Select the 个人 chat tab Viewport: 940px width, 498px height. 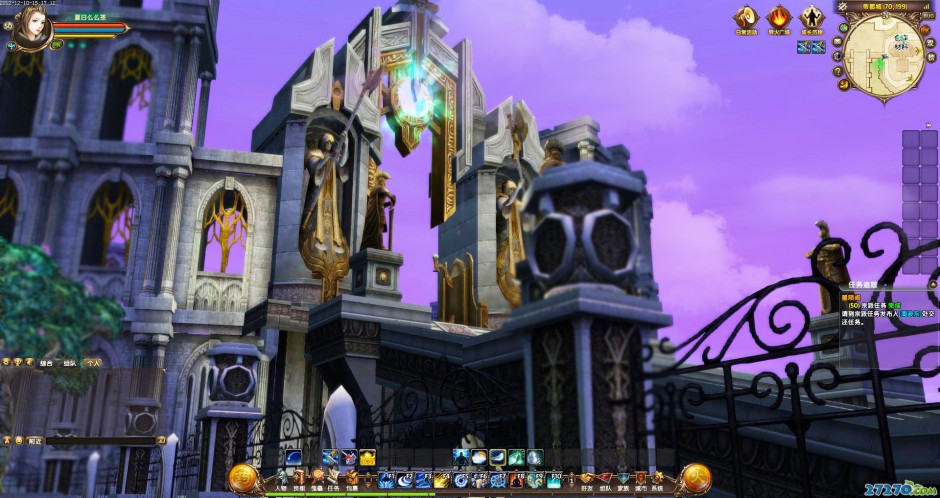tap(92, 362)
